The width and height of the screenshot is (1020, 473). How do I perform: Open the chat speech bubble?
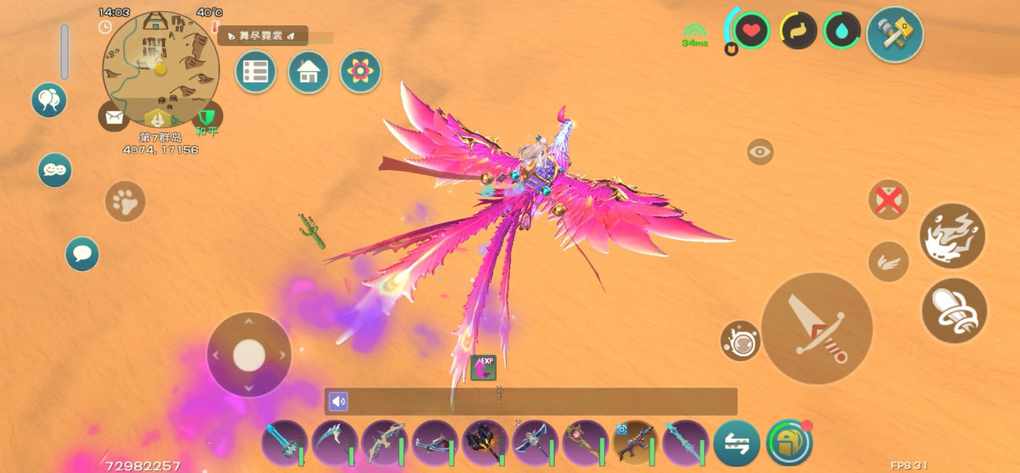[x=82, y=253]
